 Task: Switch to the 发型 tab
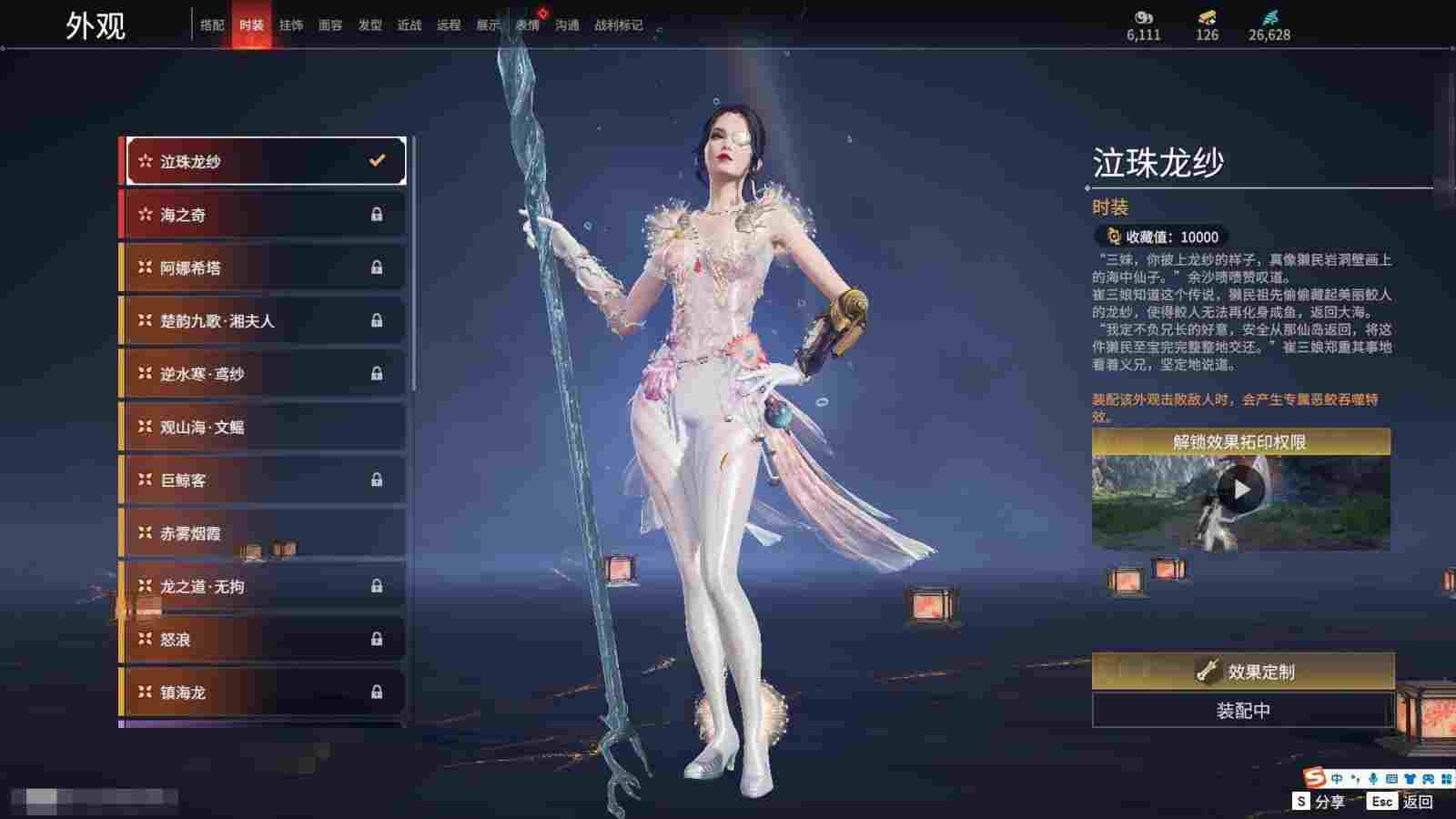tap(370, 25)
